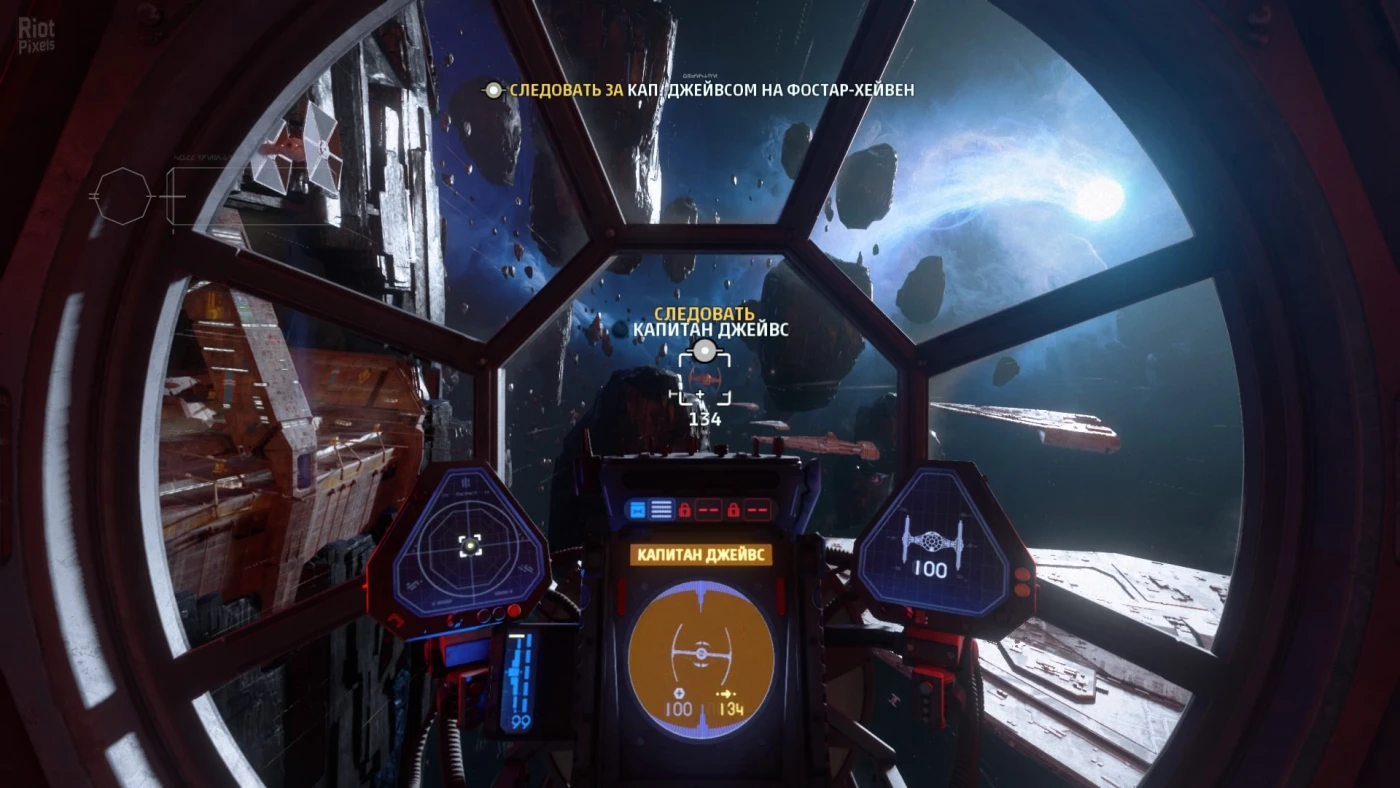
Task: Click the Riot Pixels watermark logo
Action: (x=36, y=34)
